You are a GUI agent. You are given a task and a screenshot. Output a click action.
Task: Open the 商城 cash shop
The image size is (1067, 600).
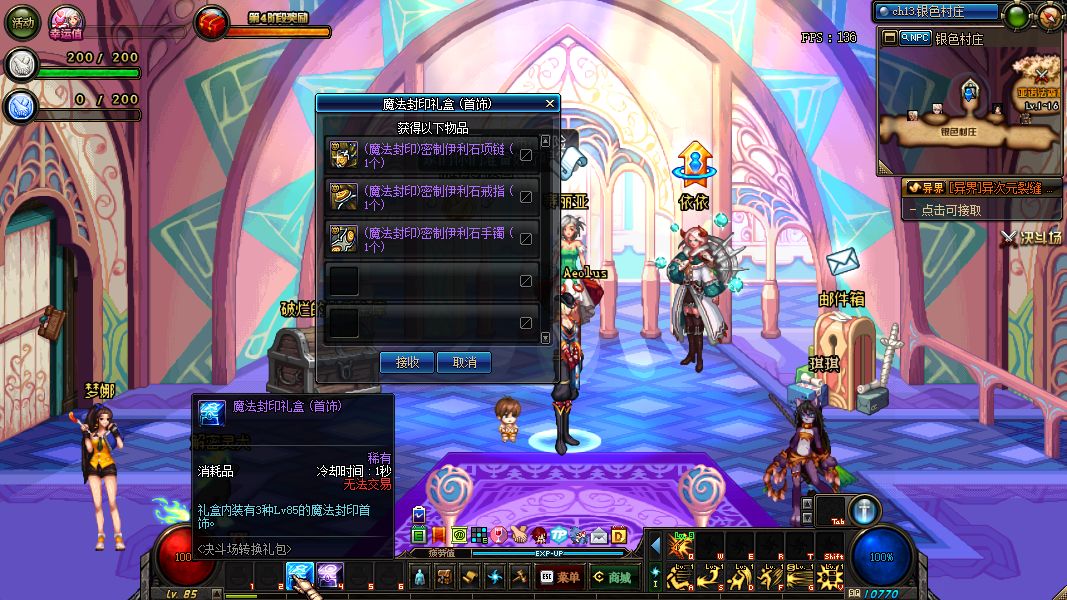tap(612, 577)
